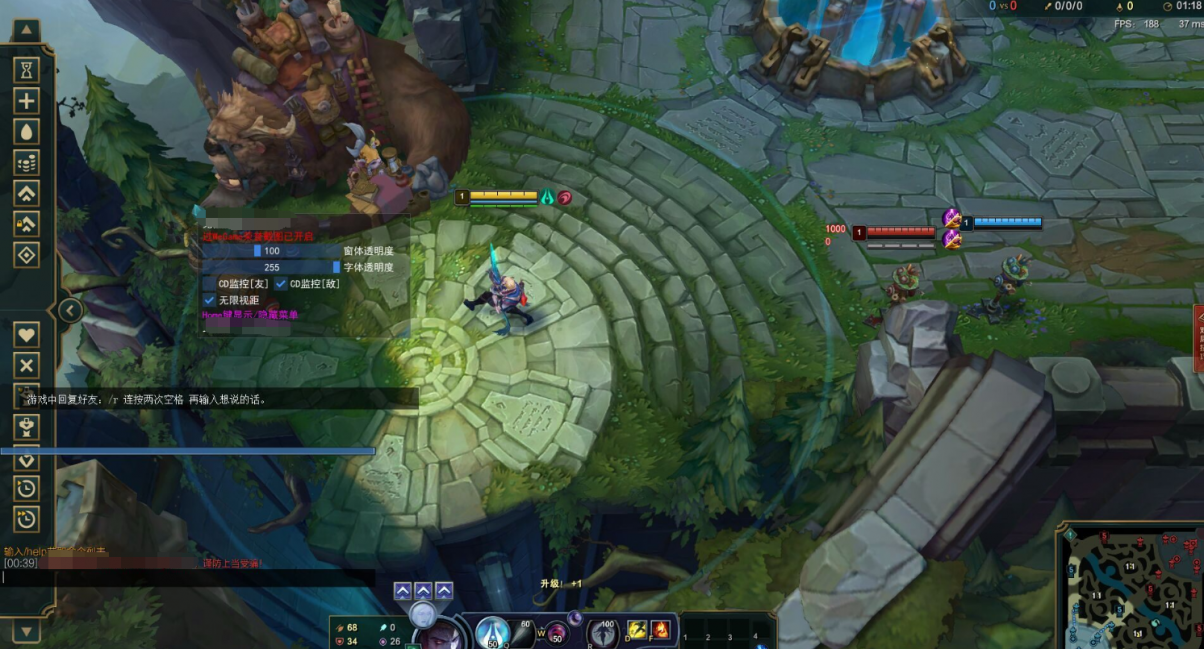The image size is (1204, 649).
Task: Click the Q ability icon
Action: (492, 632)
